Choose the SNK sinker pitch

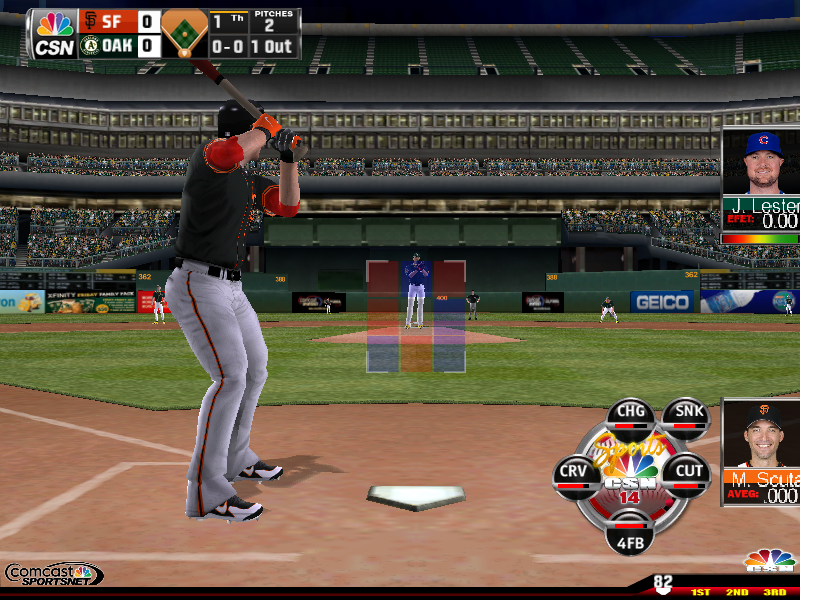[685, 415]
